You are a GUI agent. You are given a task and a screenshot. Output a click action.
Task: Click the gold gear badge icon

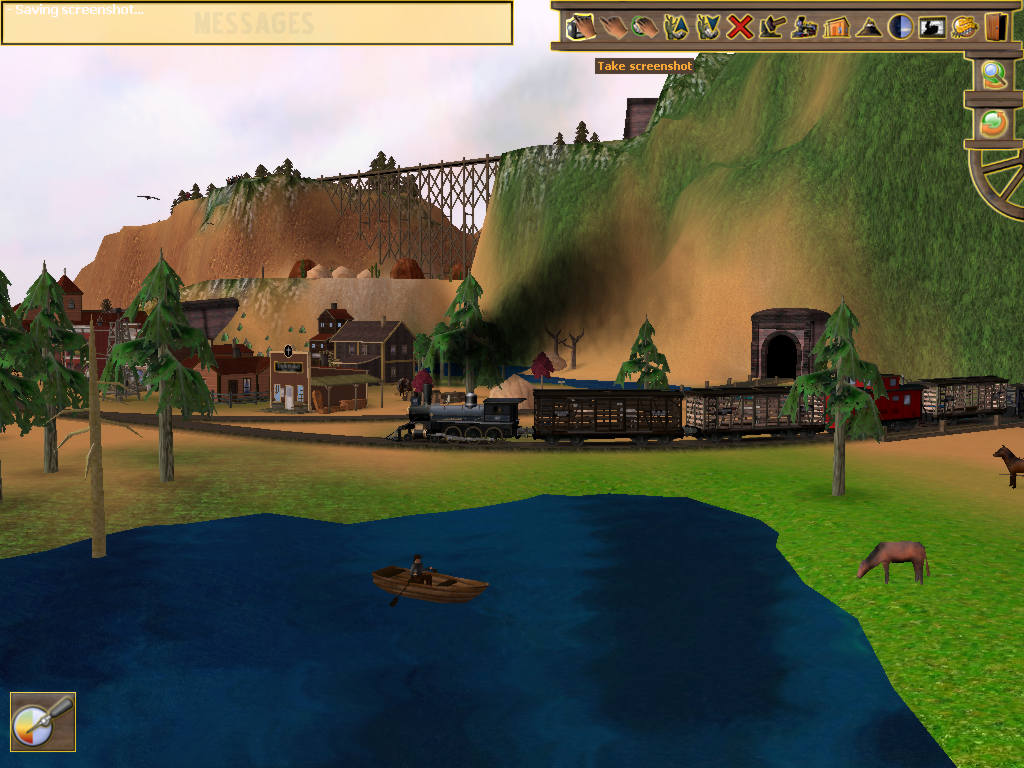[964, 26]
